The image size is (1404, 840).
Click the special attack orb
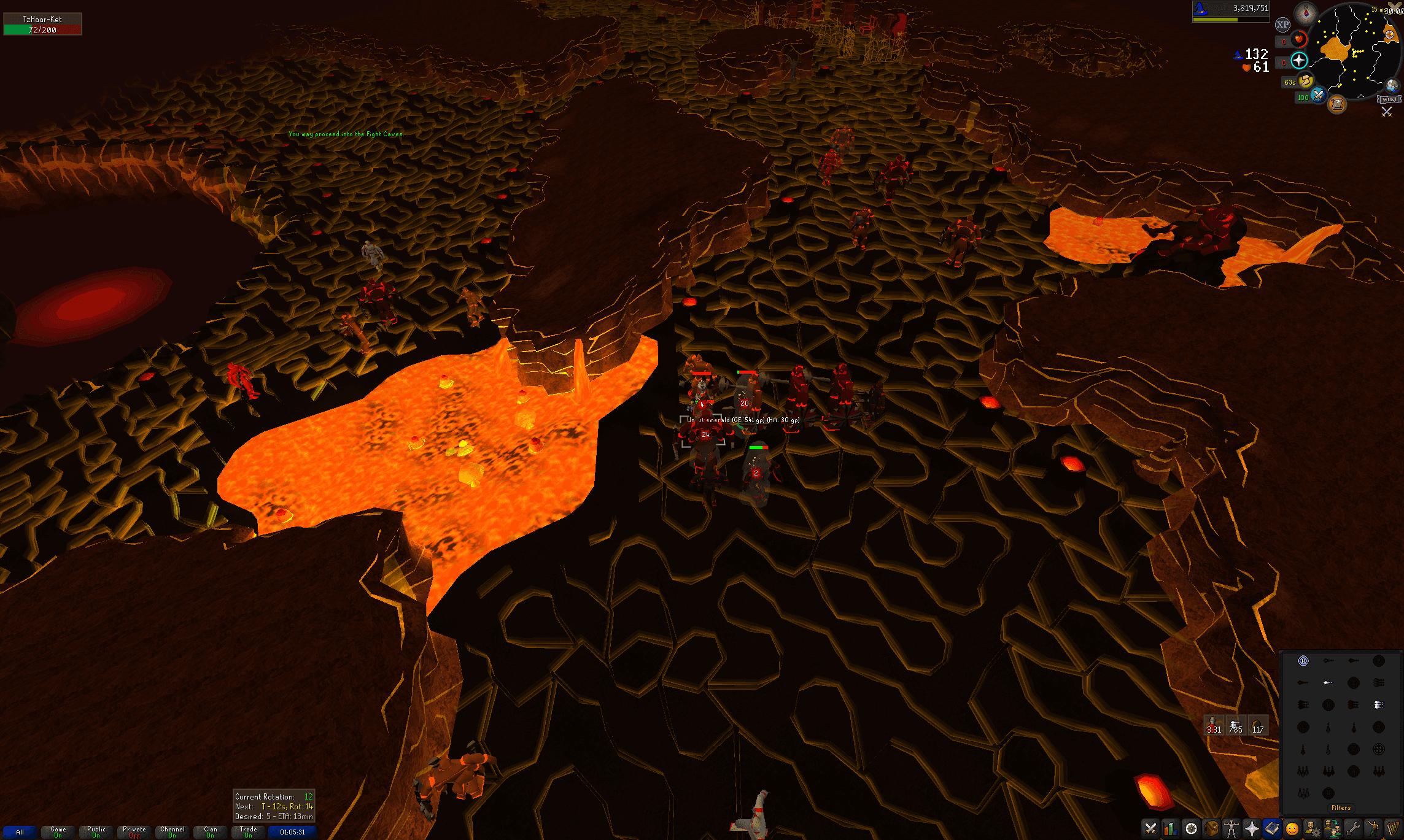click(x=1318, y=95)
